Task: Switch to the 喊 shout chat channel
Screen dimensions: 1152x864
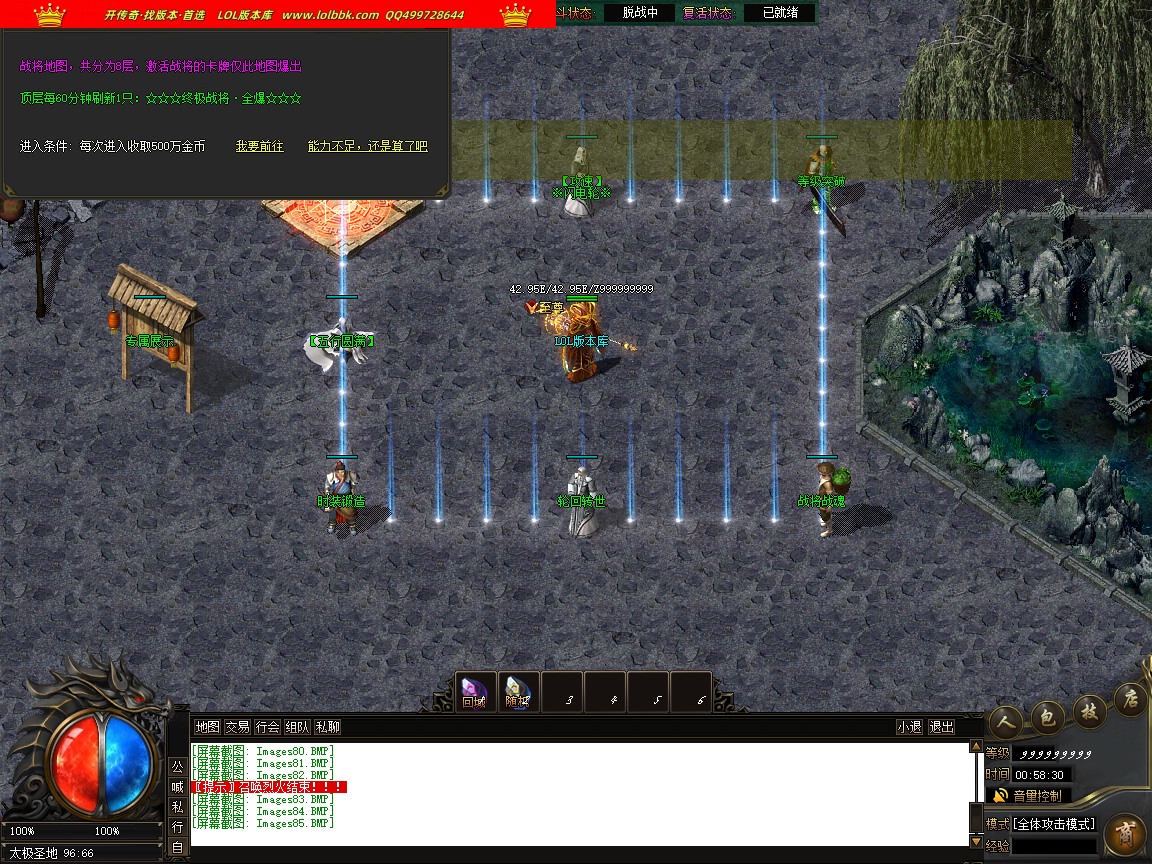Action: tap(177, 787)
